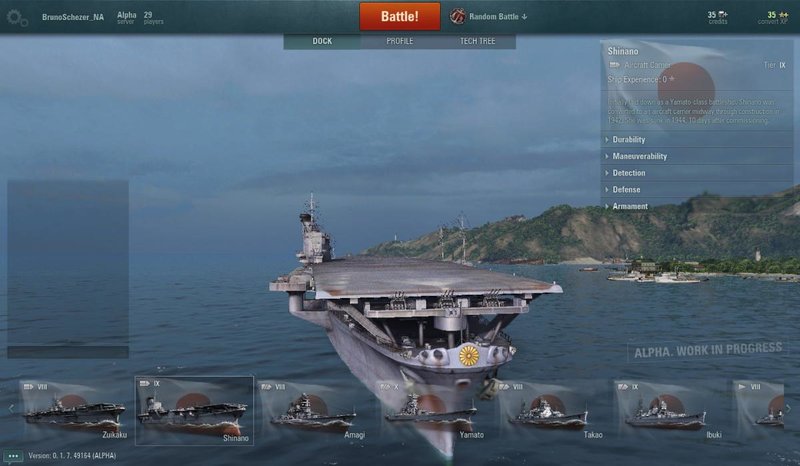The image size is (800, 466).
Task: Select the Takao cruiser card
Action: (x=549, y=410)
